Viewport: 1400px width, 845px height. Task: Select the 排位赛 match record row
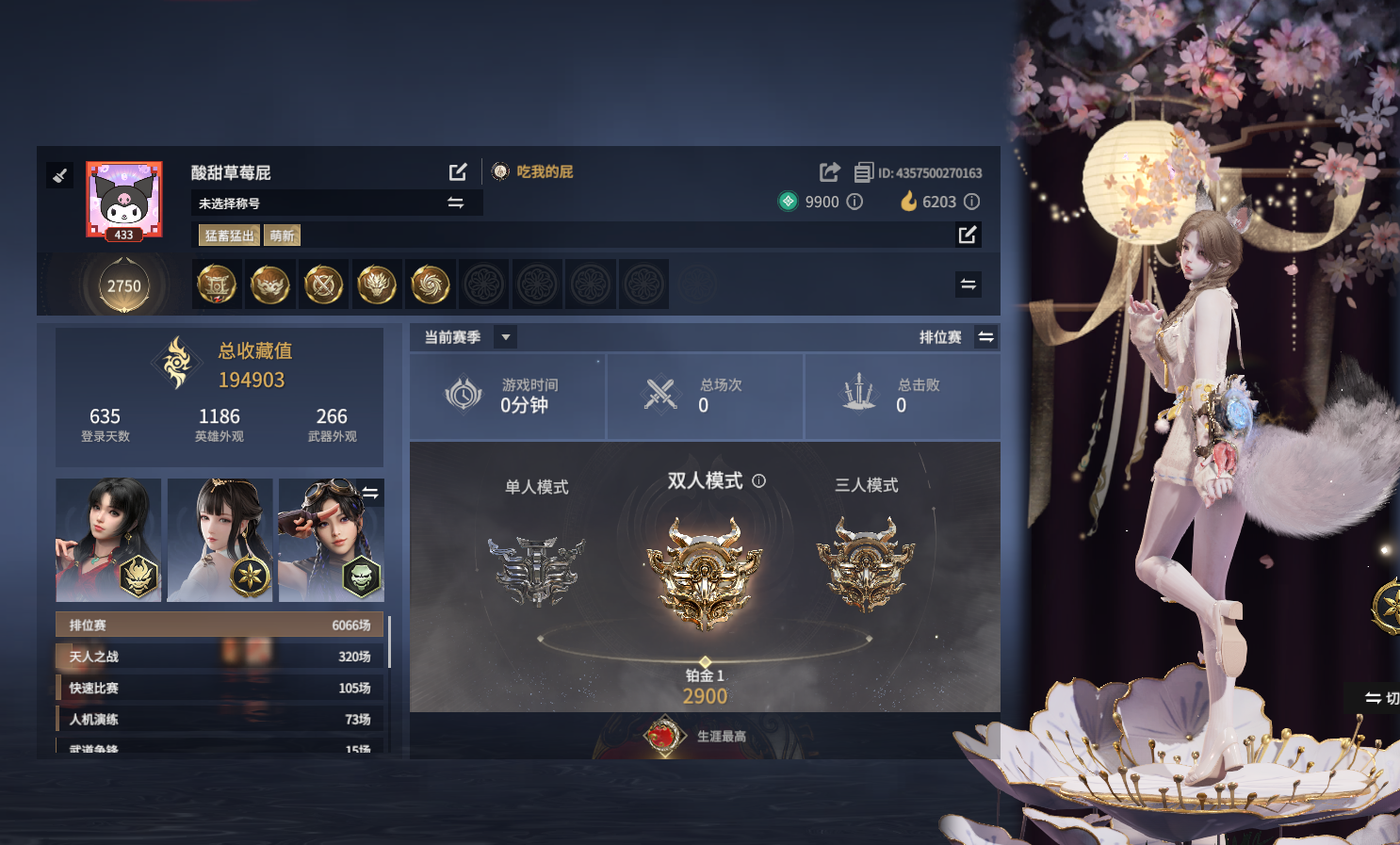[220, 625]
